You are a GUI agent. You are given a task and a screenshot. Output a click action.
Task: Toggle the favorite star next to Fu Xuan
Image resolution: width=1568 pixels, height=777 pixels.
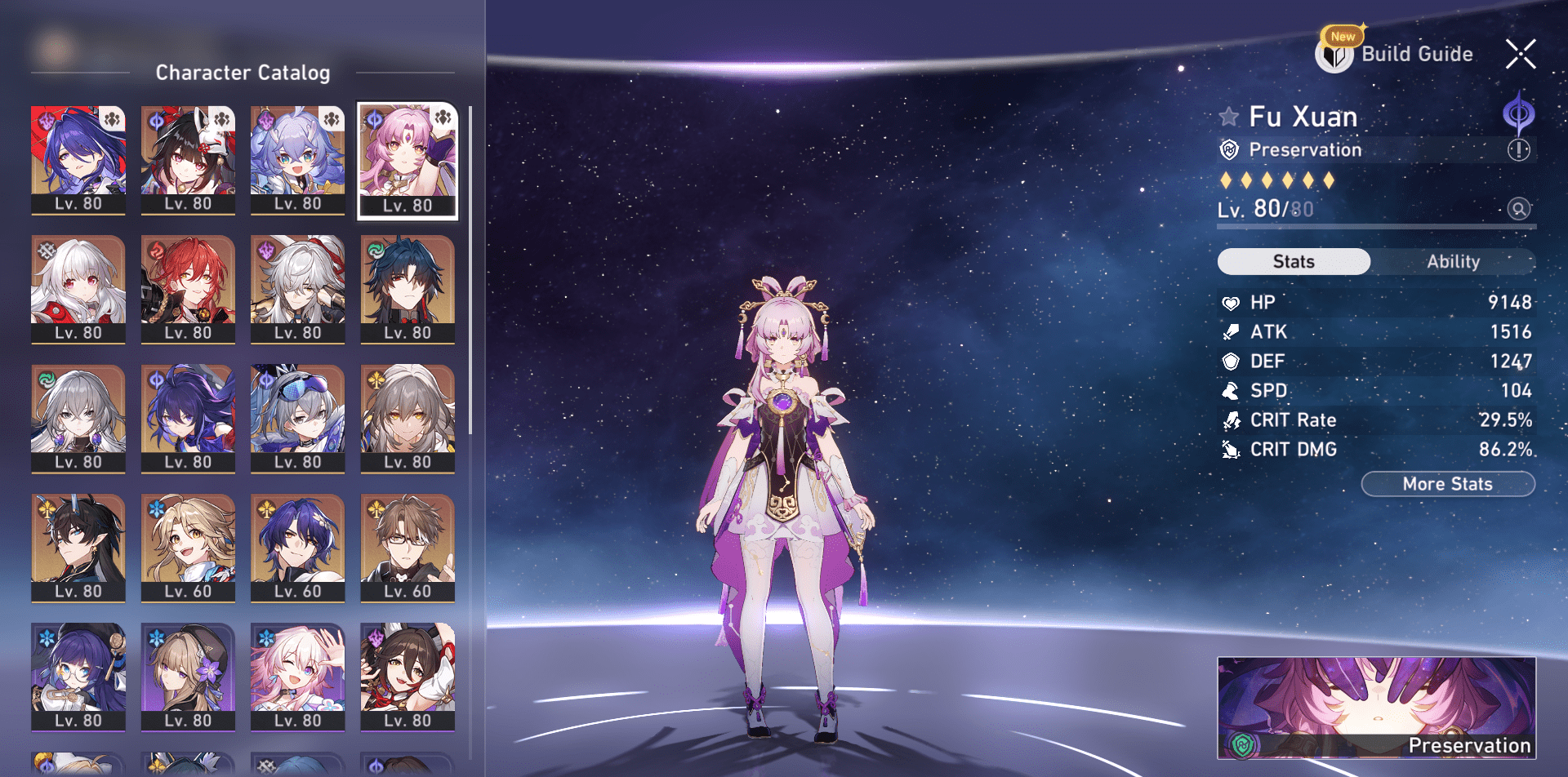point(1228,116)
